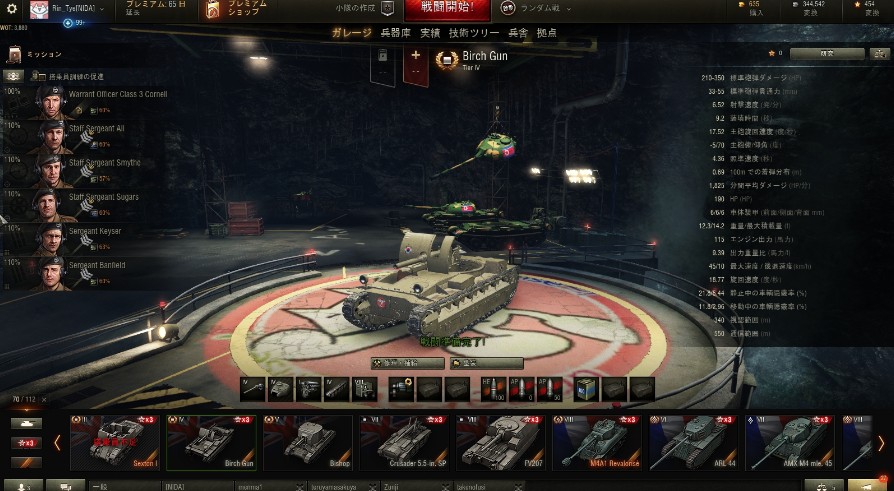Open the 実績 achievements tab

click(x=429, y=33)
